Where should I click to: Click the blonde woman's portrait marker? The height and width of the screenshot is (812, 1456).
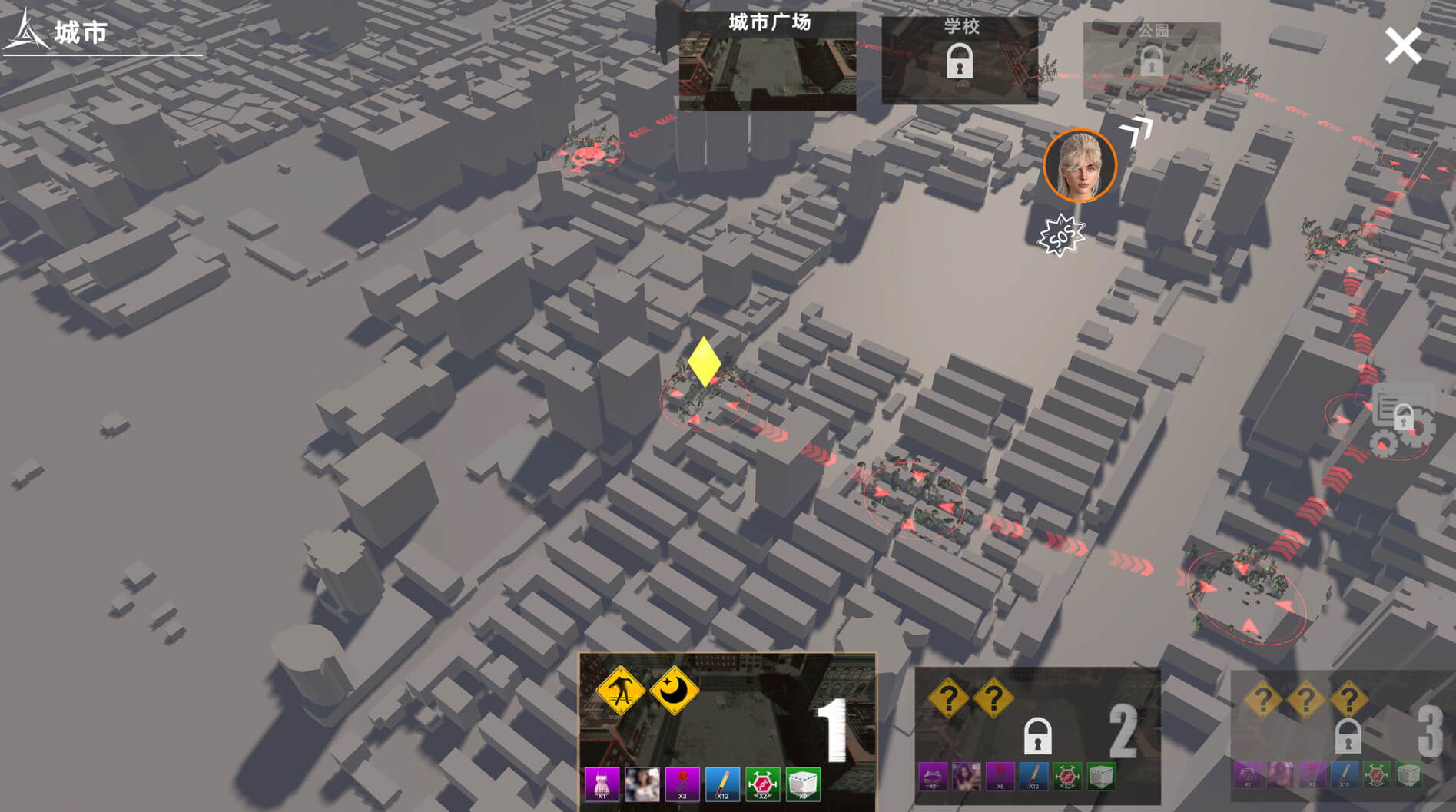1080,166
